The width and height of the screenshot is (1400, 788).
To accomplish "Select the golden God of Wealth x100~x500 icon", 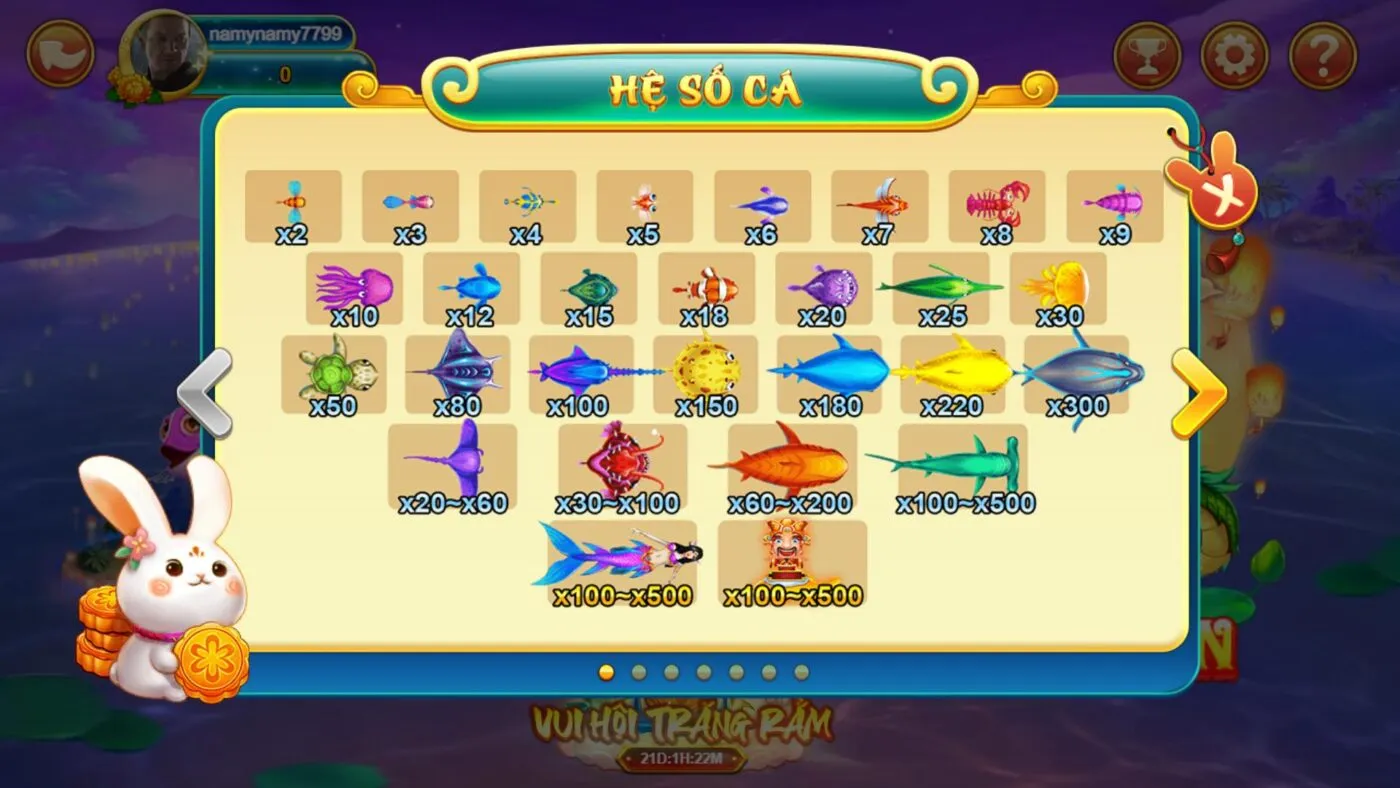I will click(793, 556).
